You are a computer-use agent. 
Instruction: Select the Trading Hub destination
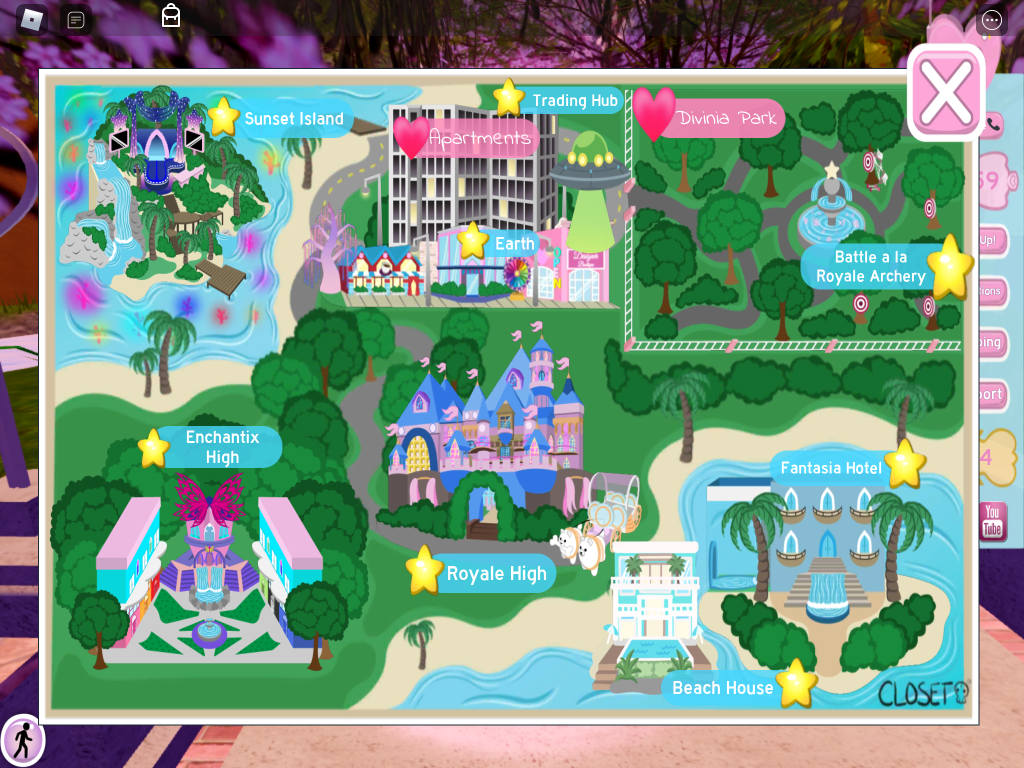click(574, 100)
